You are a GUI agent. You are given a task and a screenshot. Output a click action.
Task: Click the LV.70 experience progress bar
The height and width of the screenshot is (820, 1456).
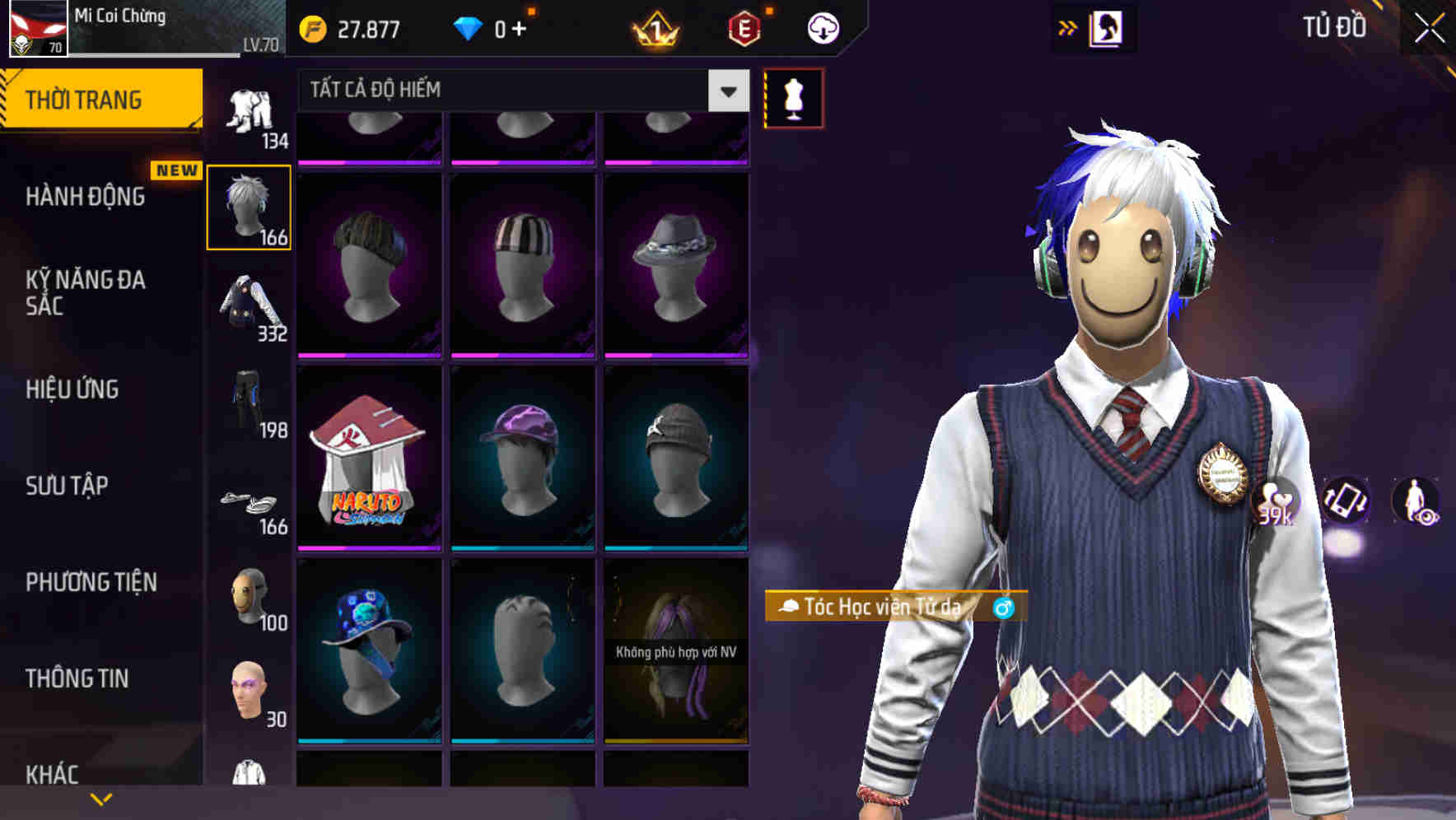coord(156,51)
